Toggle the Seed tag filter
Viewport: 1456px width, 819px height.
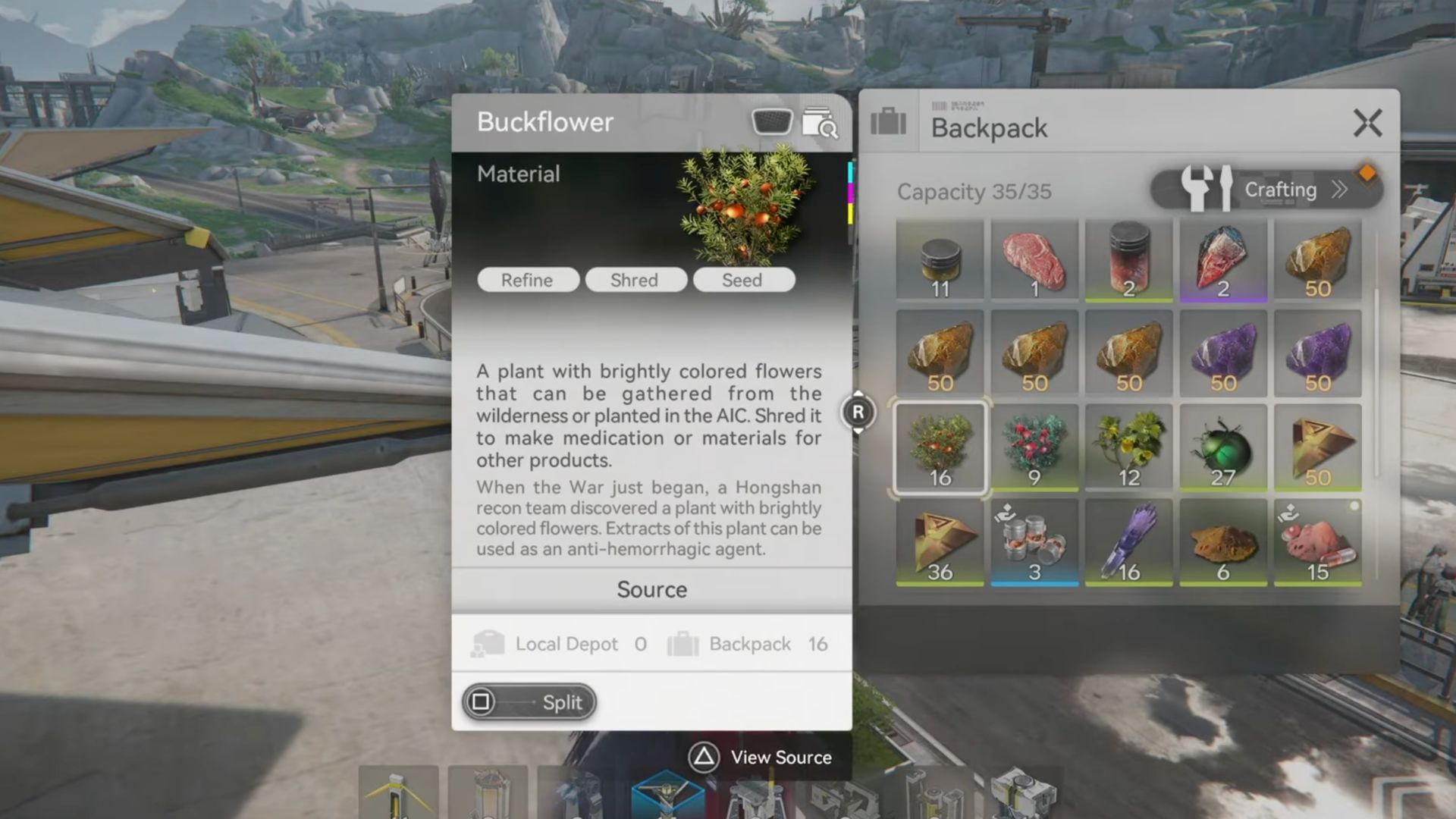(742, 280)
